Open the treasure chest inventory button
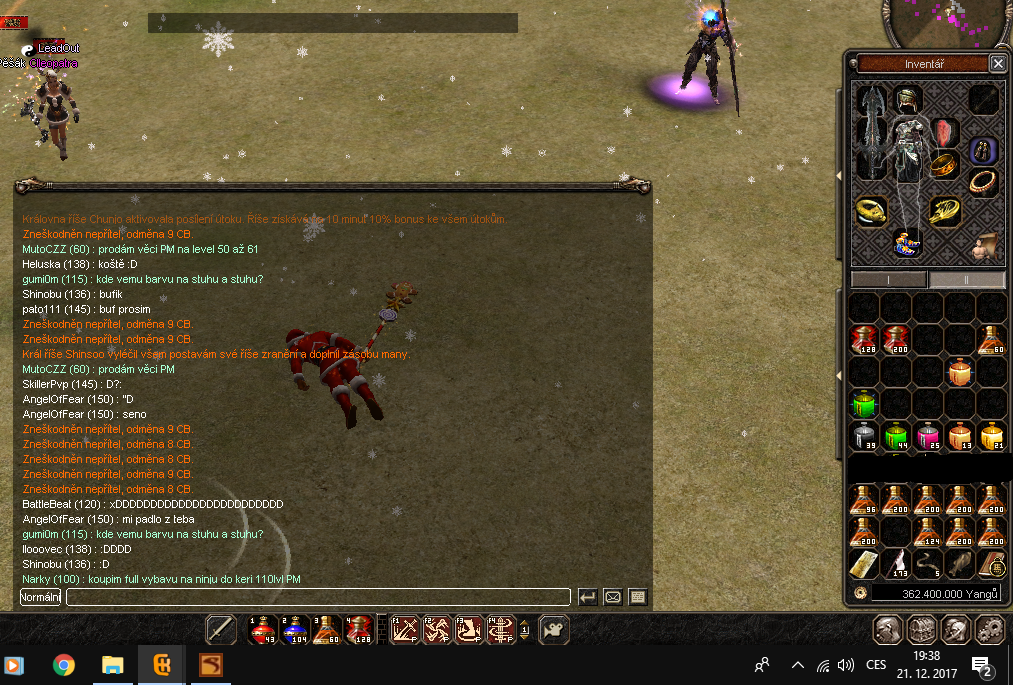Viewport: 1013px width, 685px height. (921, 630)
